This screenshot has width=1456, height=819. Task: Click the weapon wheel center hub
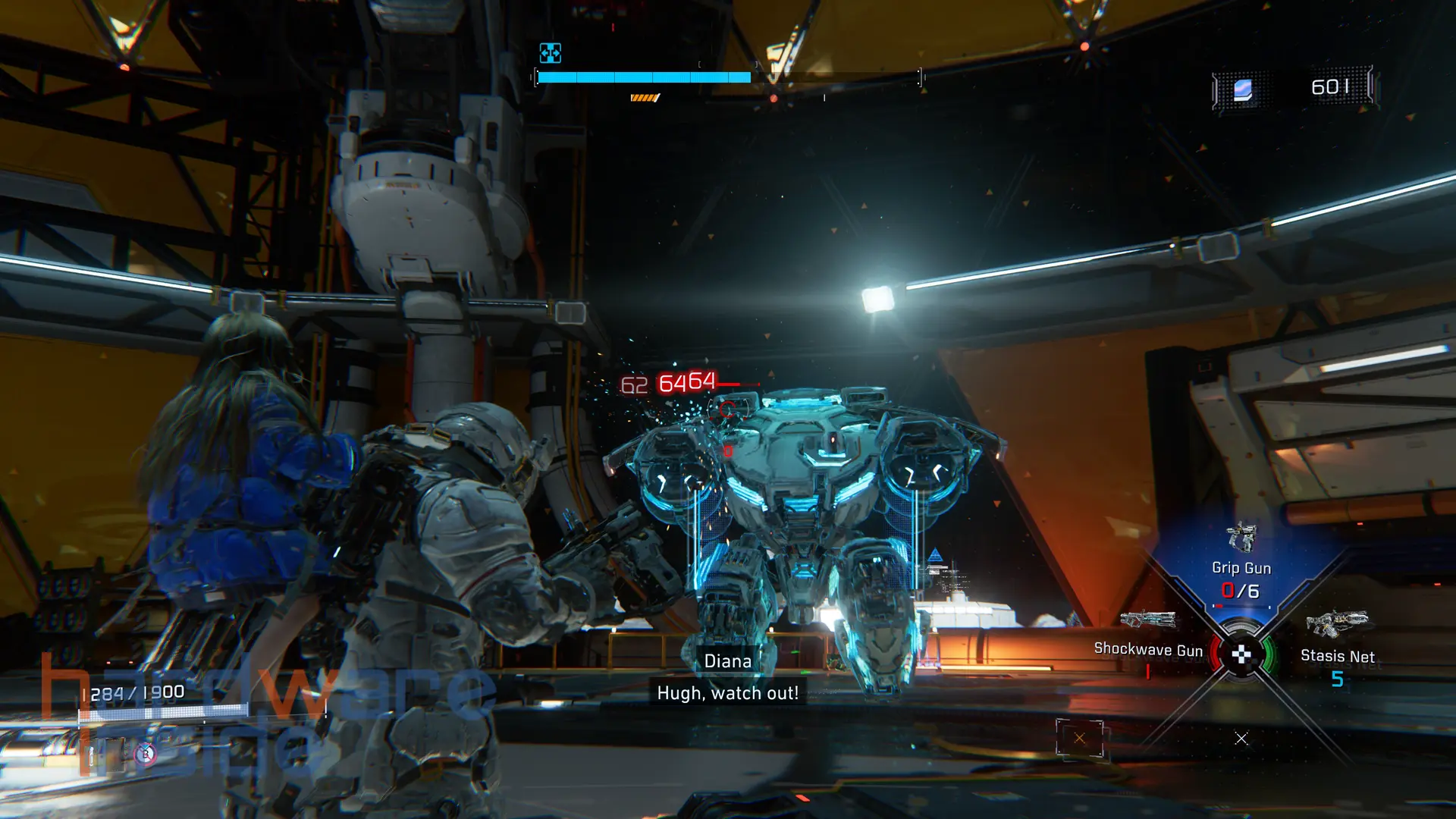tap(1241, 654)
